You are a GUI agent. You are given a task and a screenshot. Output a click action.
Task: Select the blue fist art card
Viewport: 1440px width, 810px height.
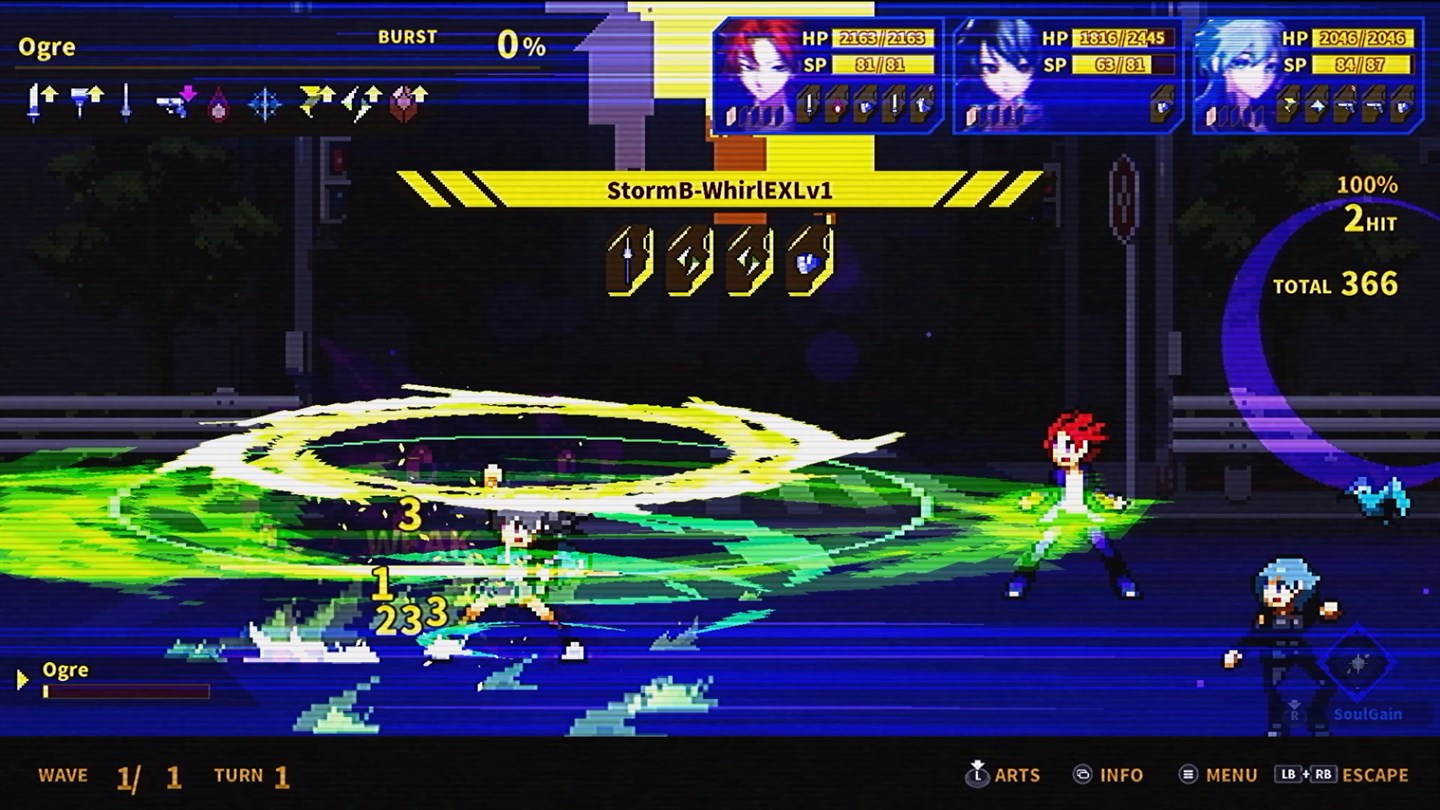pyautogui.click(x=809, y=260)
